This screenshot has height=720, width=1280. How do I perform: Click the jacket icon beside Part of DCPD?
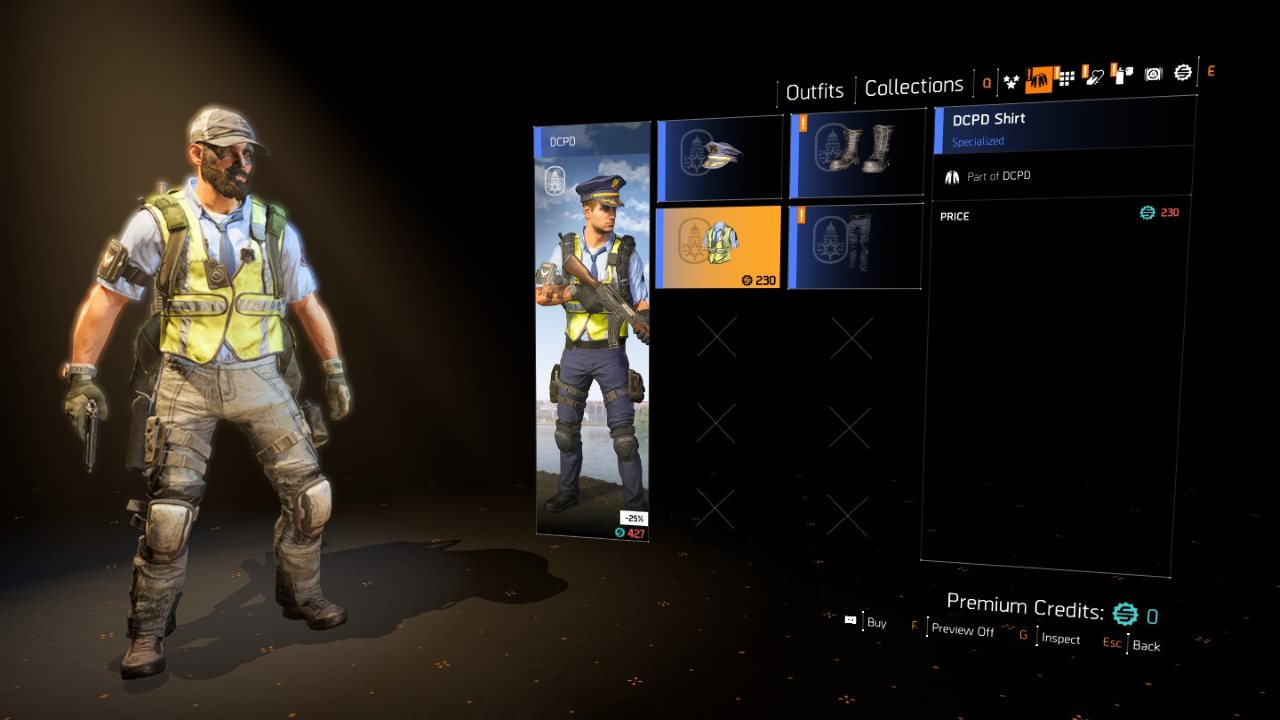[x=952, y=176]
